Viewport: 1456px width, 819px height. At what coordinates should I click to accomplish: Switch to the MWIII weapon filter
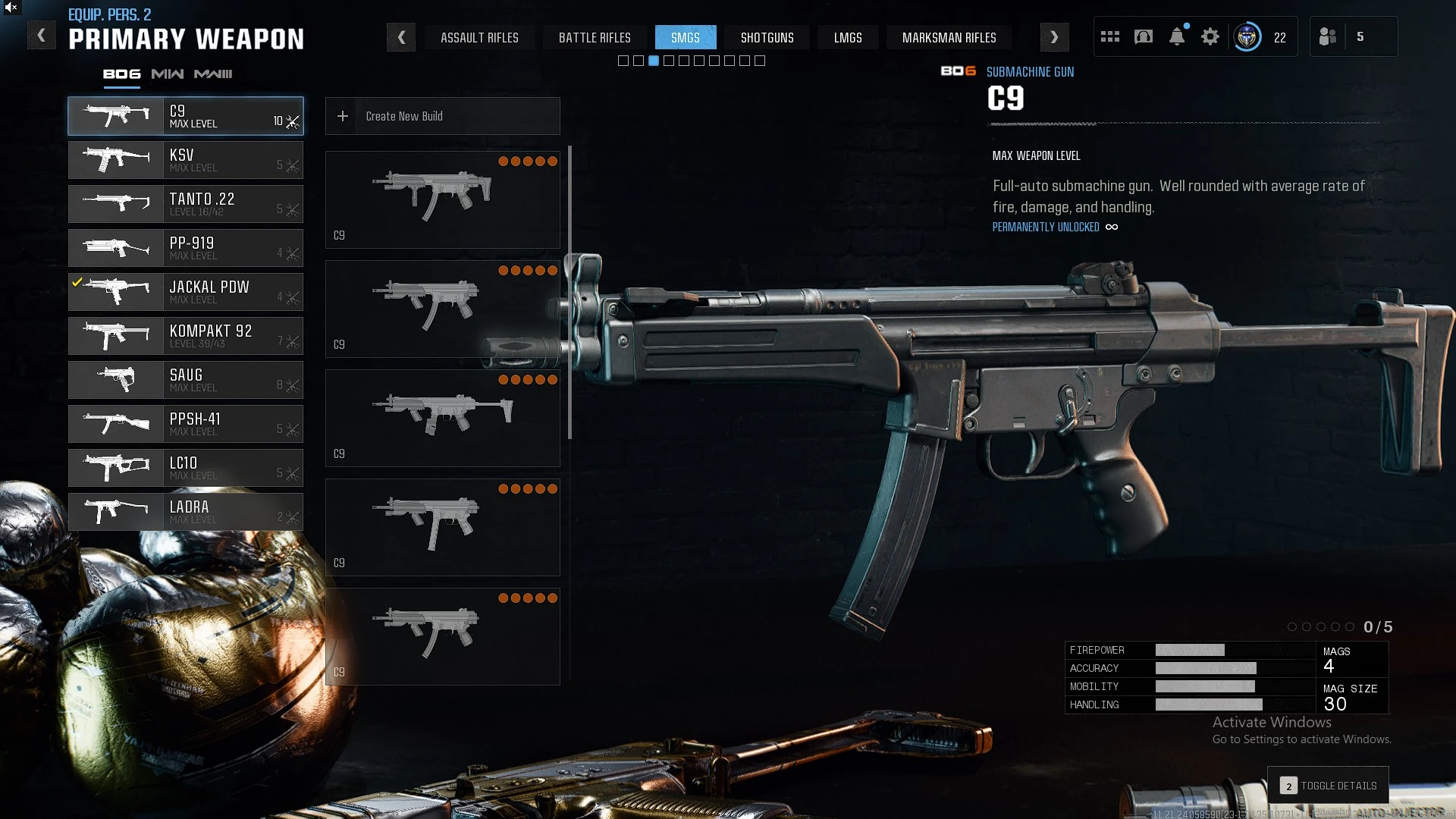tap(213, 74)
